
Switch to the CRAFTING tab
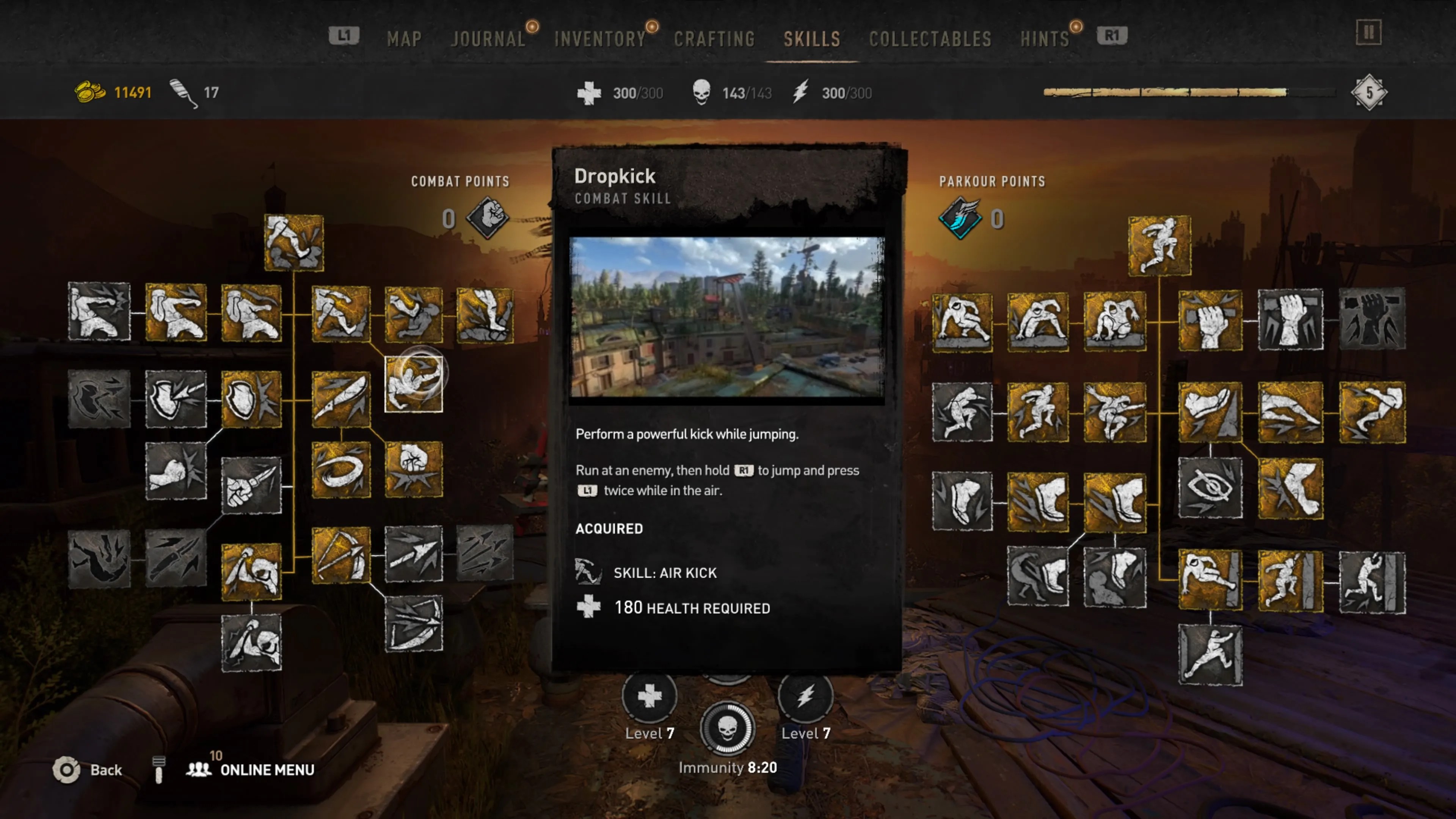[715, 38]
